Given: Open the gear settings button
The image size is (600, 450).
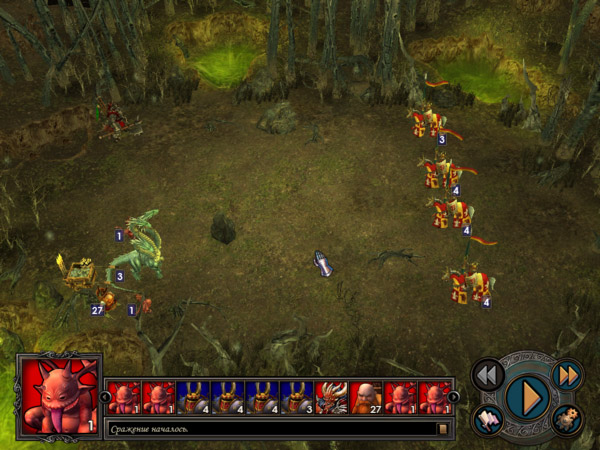Looking at the screenshot, I should tap(566, 420).
